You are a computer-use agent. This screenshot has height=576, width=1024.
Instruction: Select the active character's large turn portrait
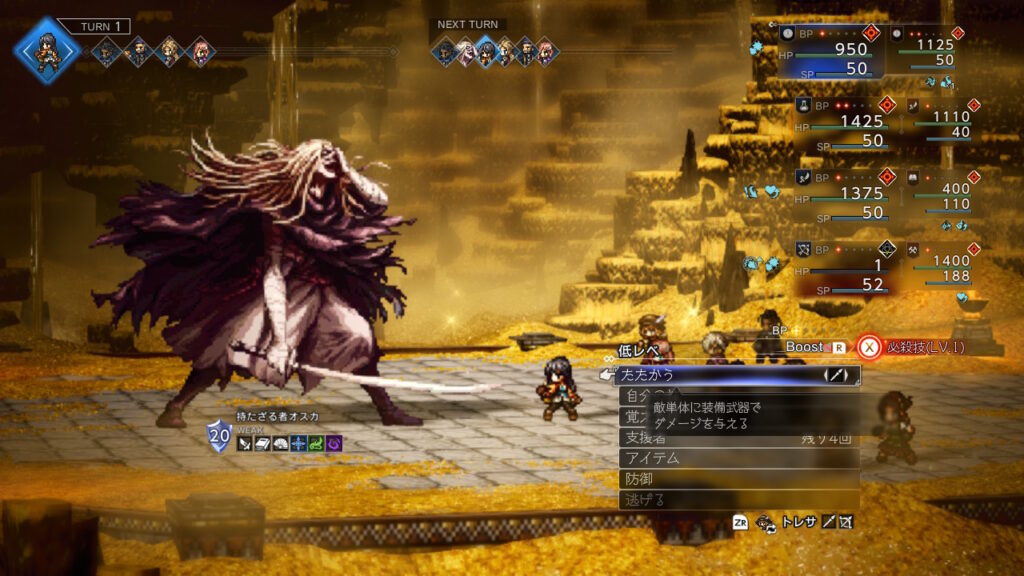47,48
